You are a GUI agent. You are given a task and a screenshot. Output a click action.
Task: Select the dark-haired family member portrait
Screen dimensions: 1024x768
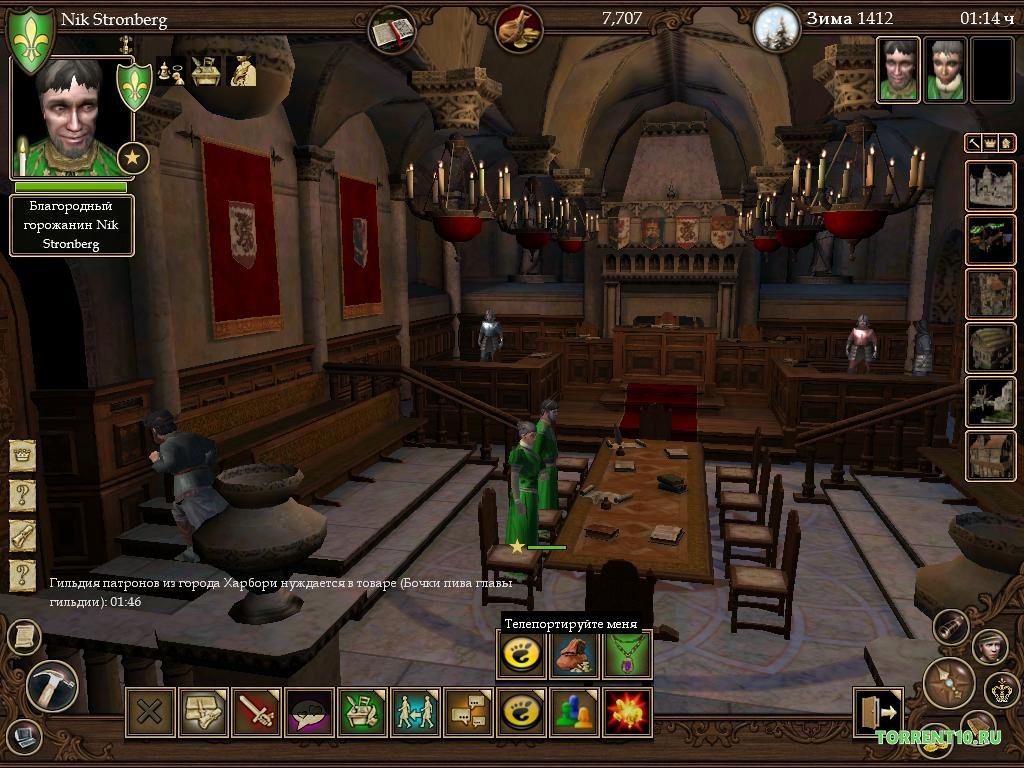tap(898, 70)
